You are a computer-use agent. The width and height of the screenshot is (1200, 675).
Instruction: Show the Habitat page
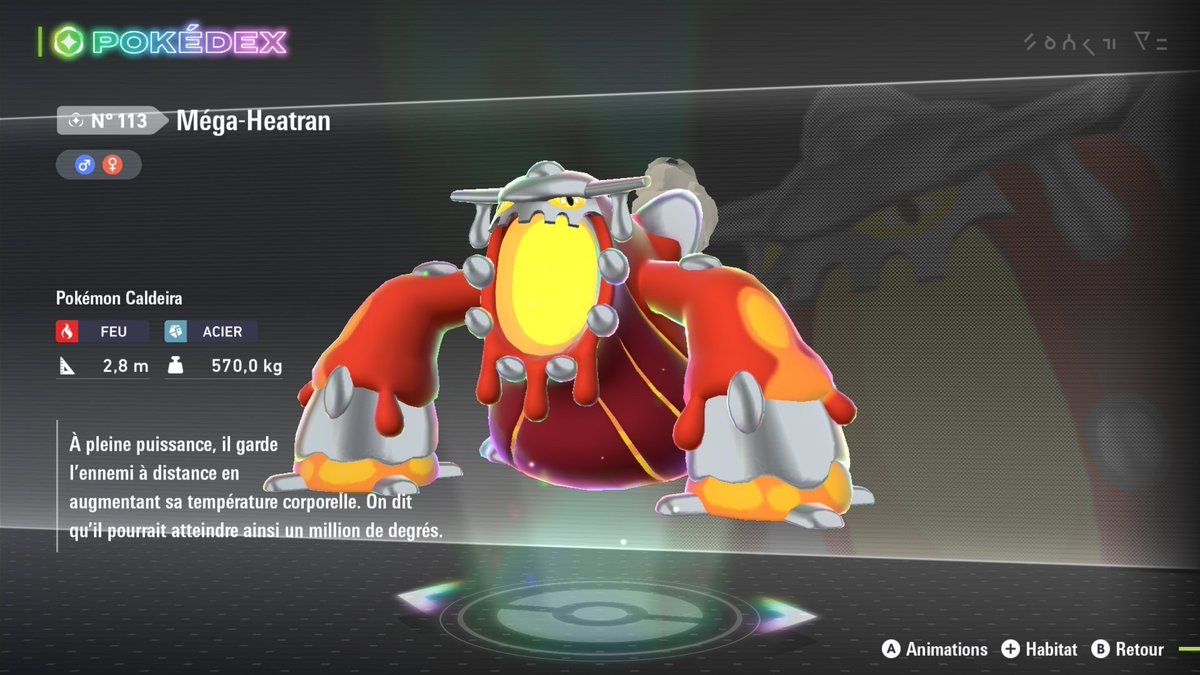coord(1039,649)
